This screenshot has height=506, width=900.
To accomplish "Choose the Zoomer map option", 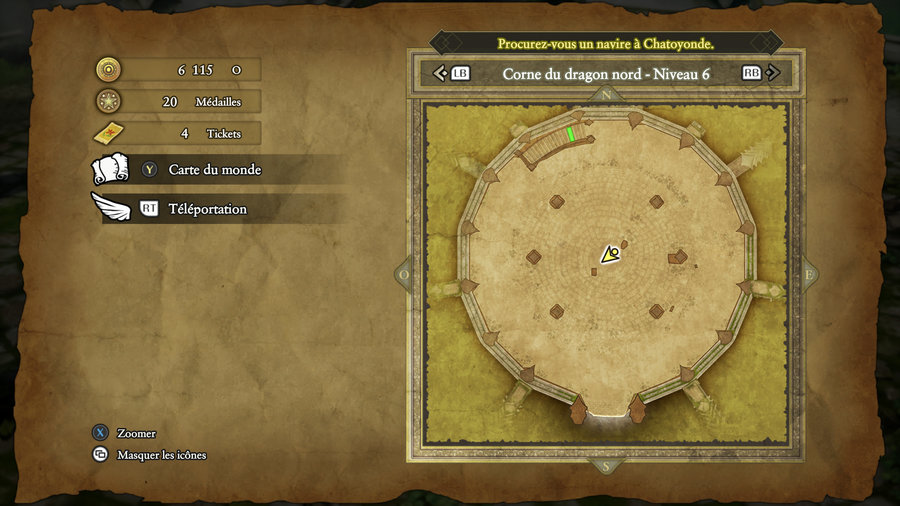I will pyautogui.click(x=136, y=433).
